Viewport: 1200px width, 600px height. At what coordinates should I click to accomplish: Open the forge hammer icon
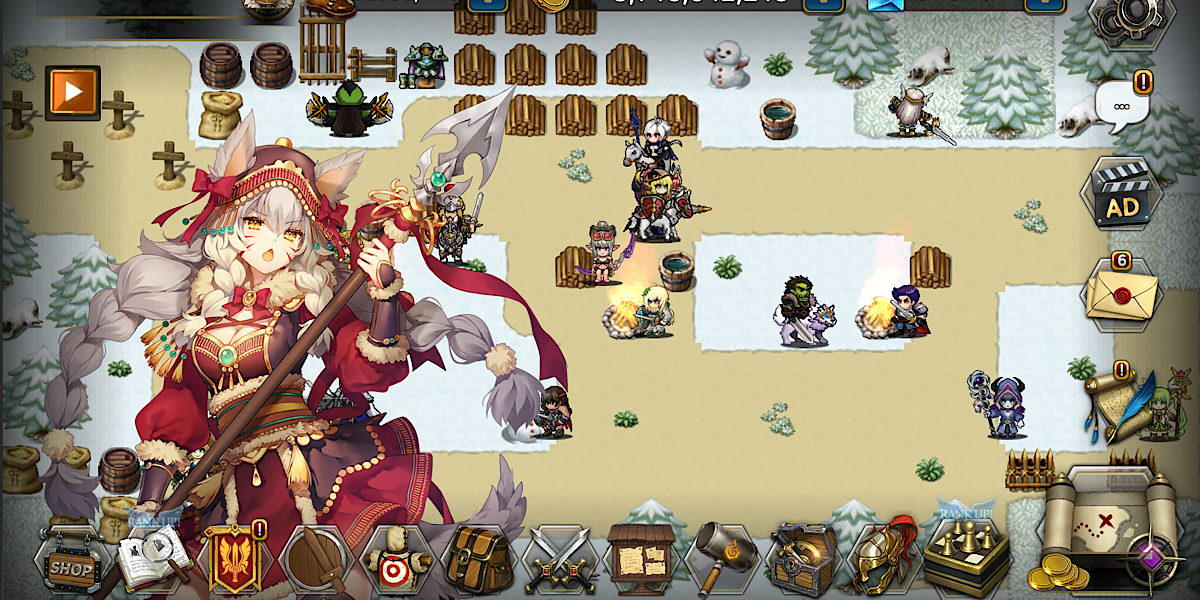pyautogui.click(x=722, y=558)
